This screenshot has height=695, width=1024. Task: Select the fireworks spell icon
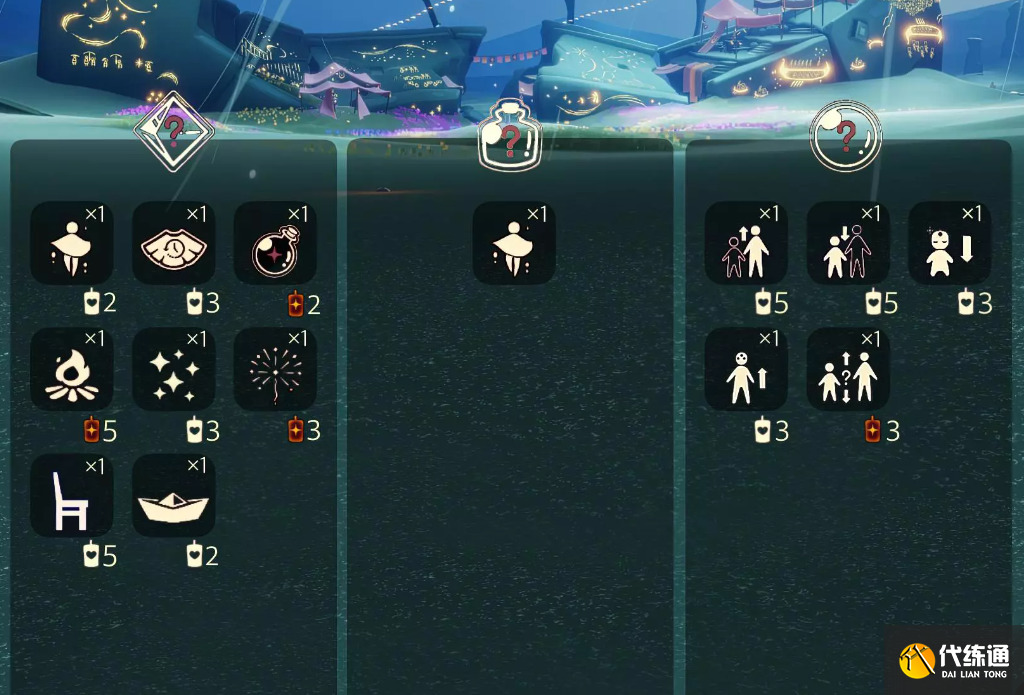(x=275, y=369)
